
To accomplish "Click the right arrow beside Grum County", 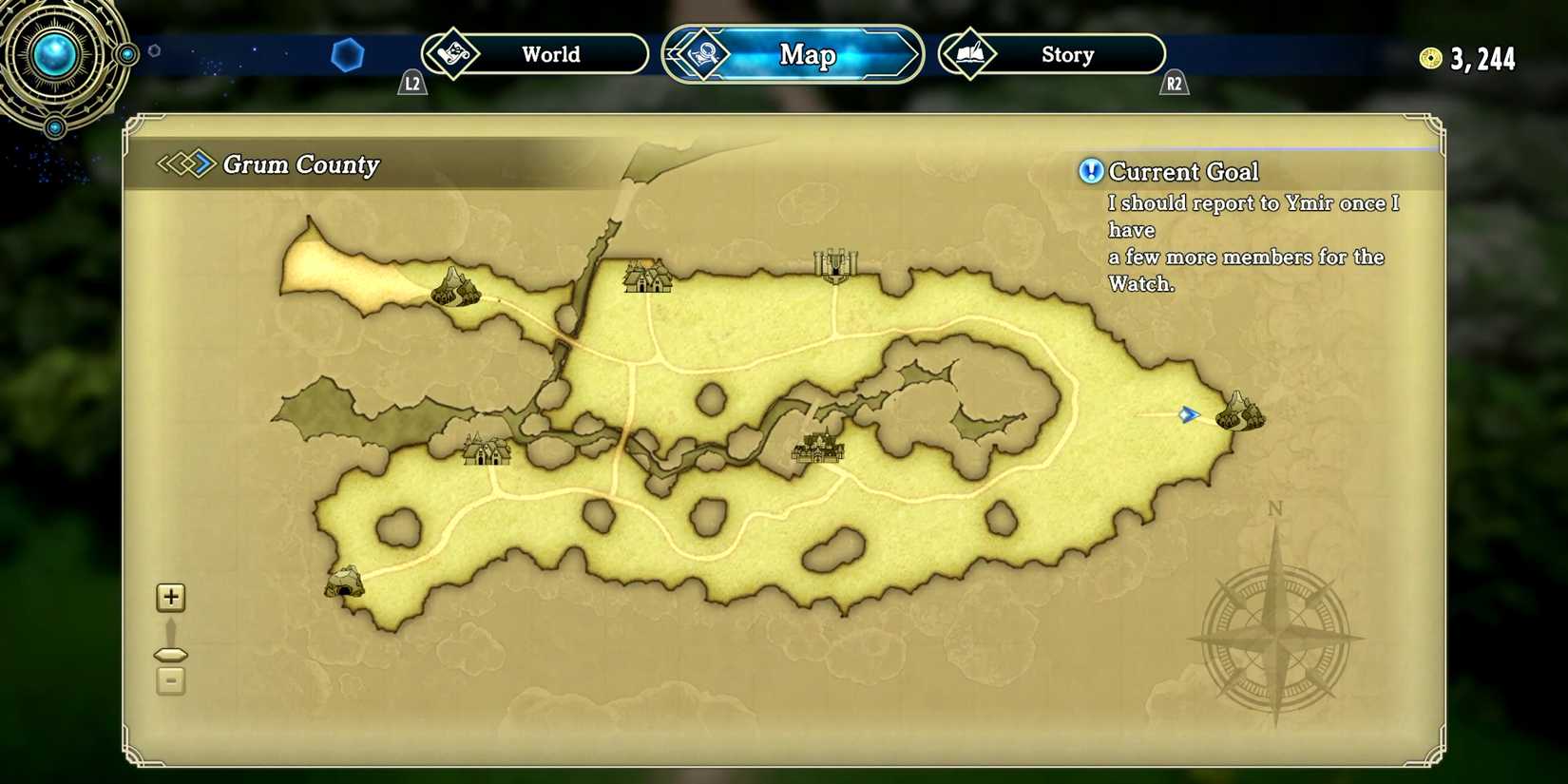I will click(x=201, y=163).
